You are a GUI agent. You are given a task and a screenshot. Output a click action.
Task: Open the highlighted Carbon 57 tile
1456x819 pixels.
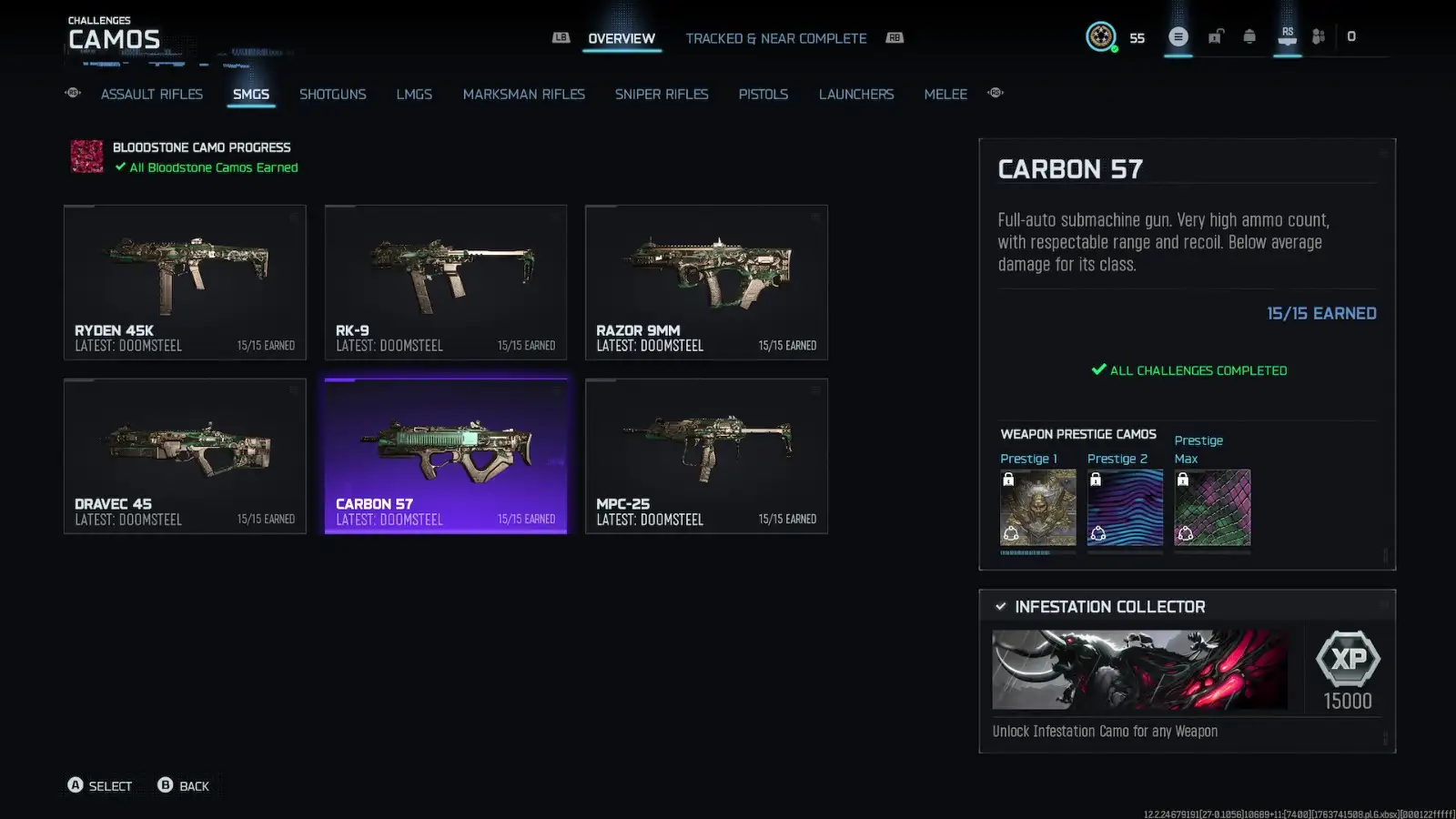tap(446, 456)
